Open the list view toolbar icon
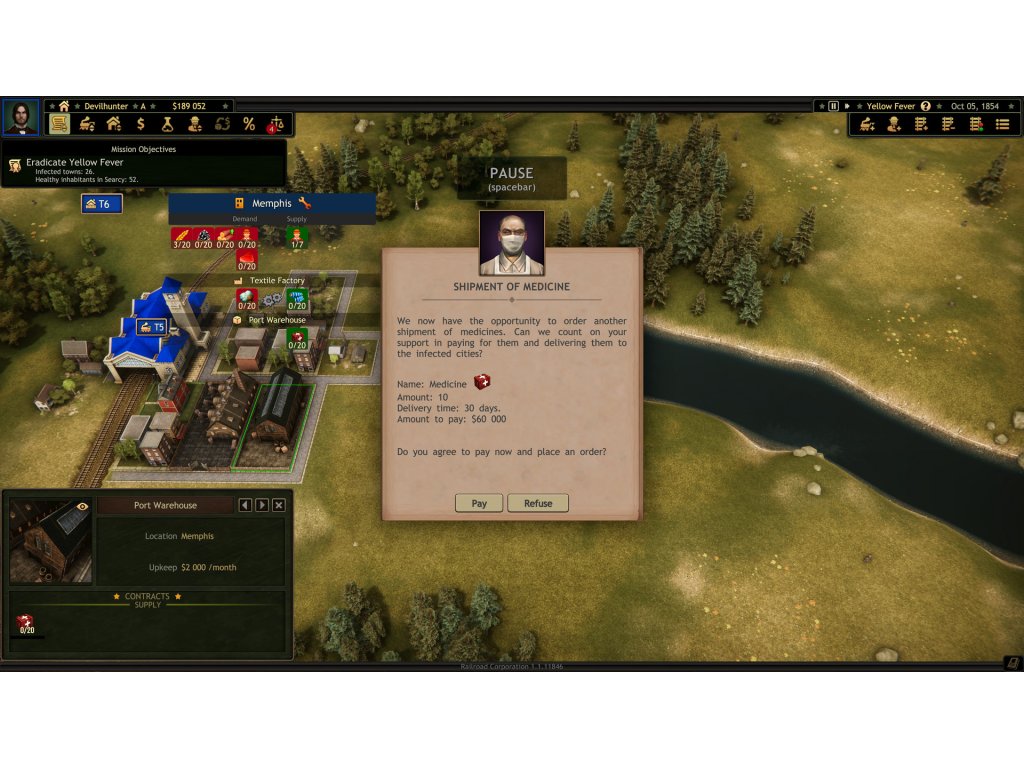This screenshot has width=1024, height=768. [1001, 124]
